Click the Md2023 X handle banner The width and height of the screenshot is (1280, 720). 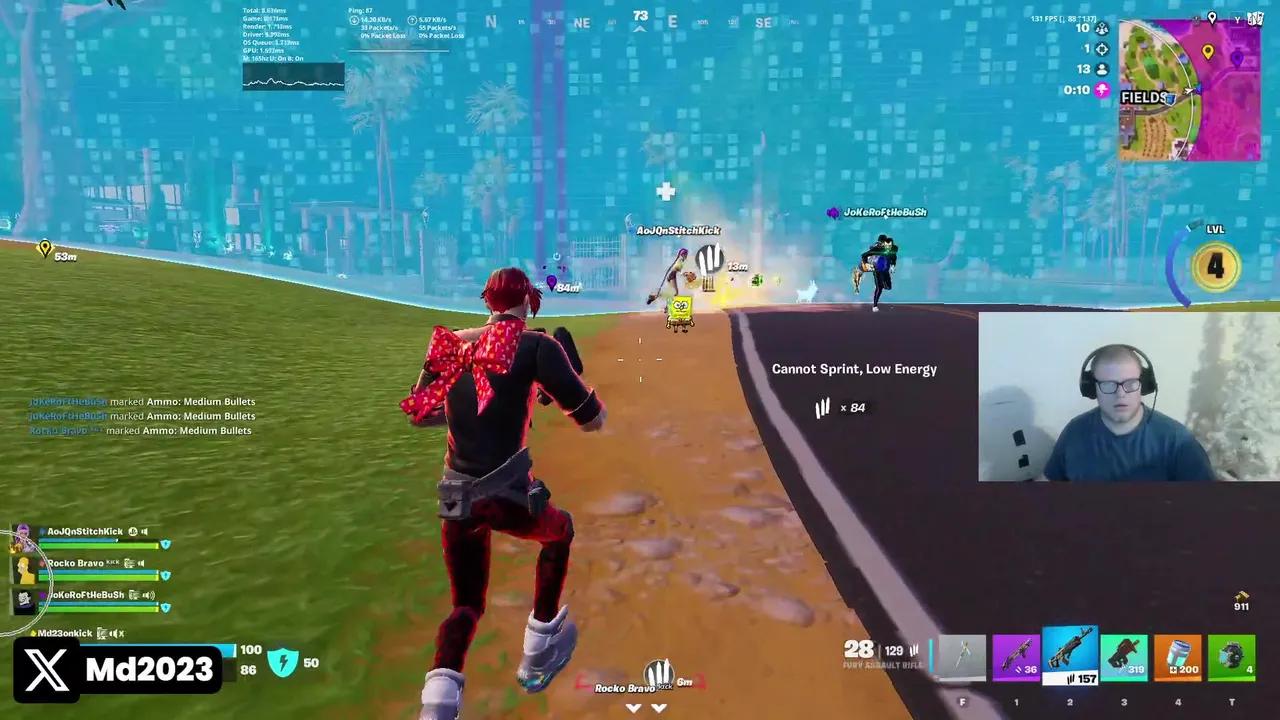[x=117, y=669]
